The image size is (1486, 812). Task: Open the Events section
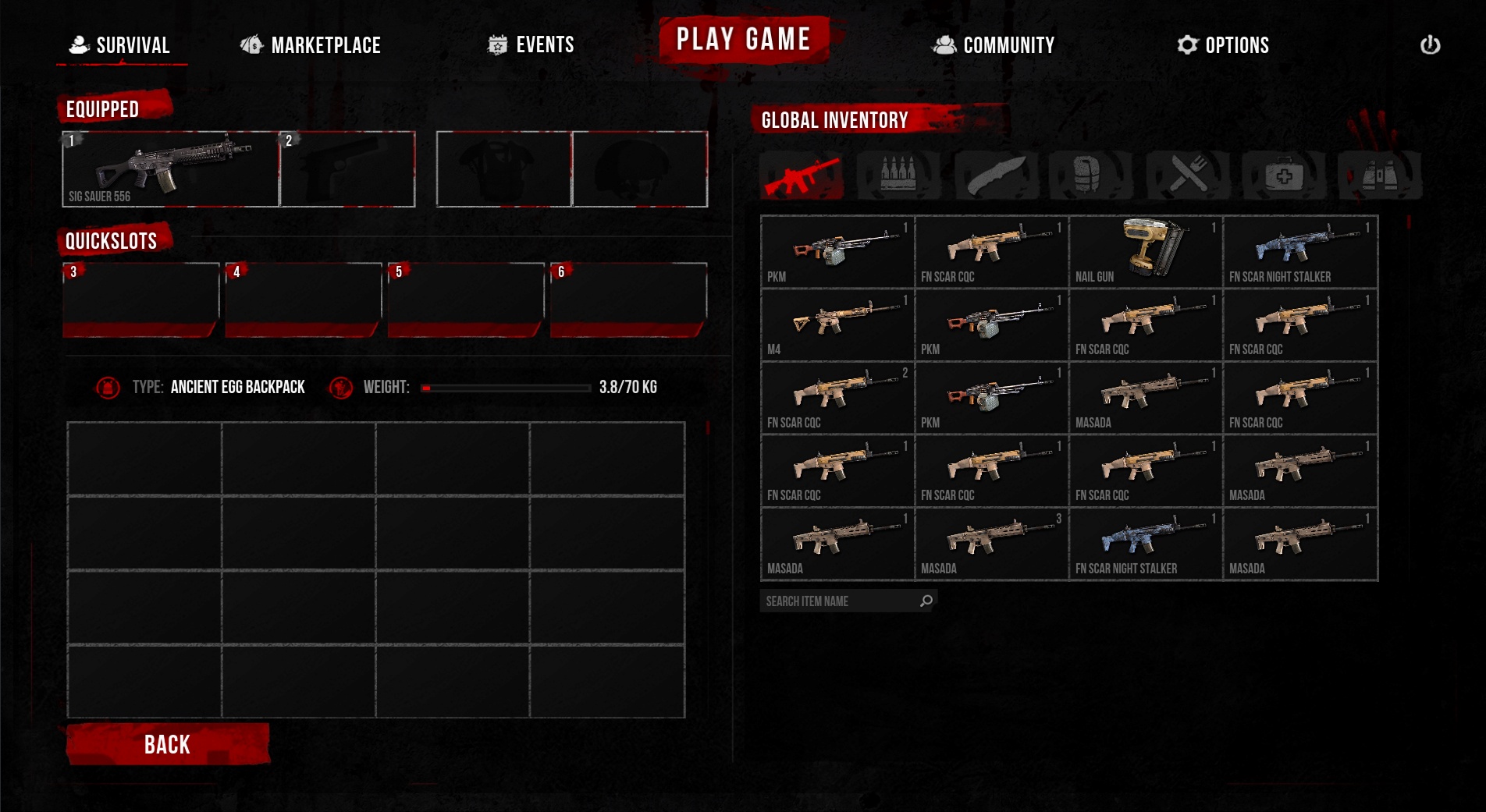[531, 45]
